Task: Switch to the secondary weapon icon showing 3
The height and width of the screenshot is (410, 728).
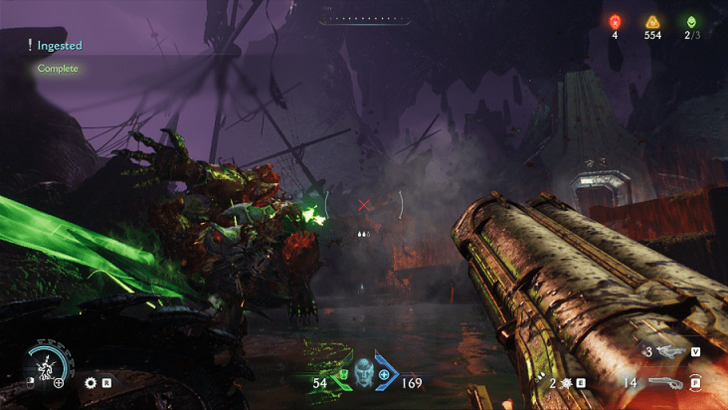Action: pos(670,352)
